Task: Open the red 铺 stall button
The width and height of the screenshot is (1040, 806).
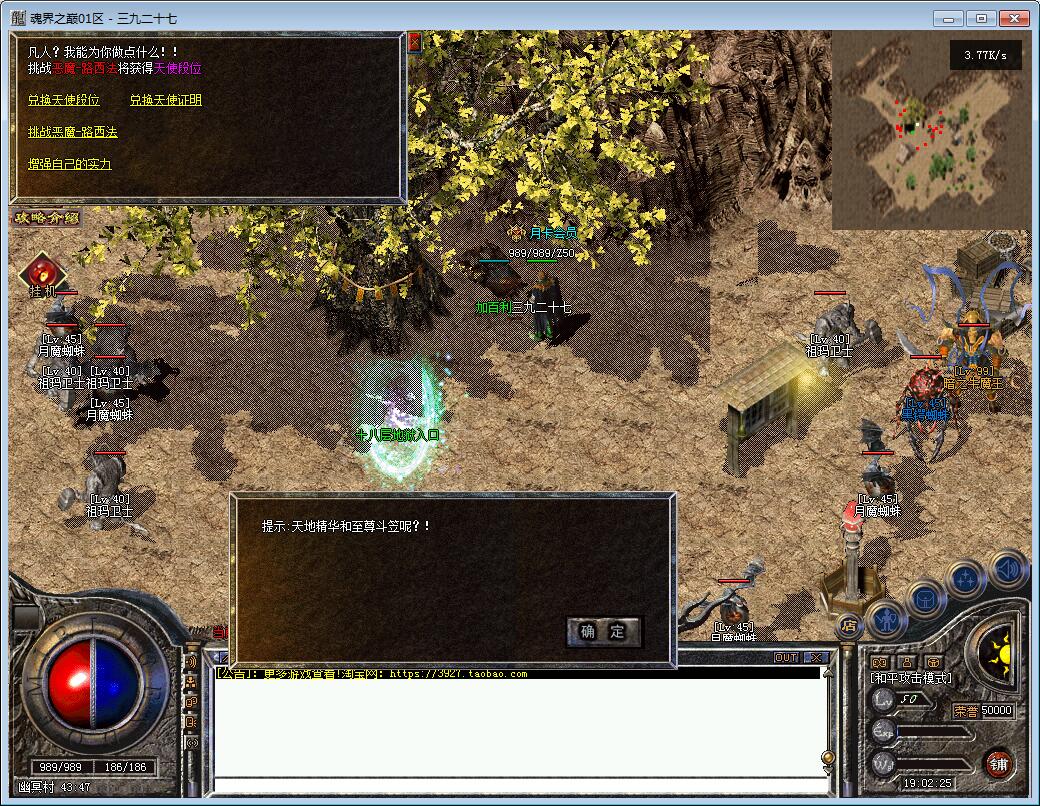Action: click(998, 764)
